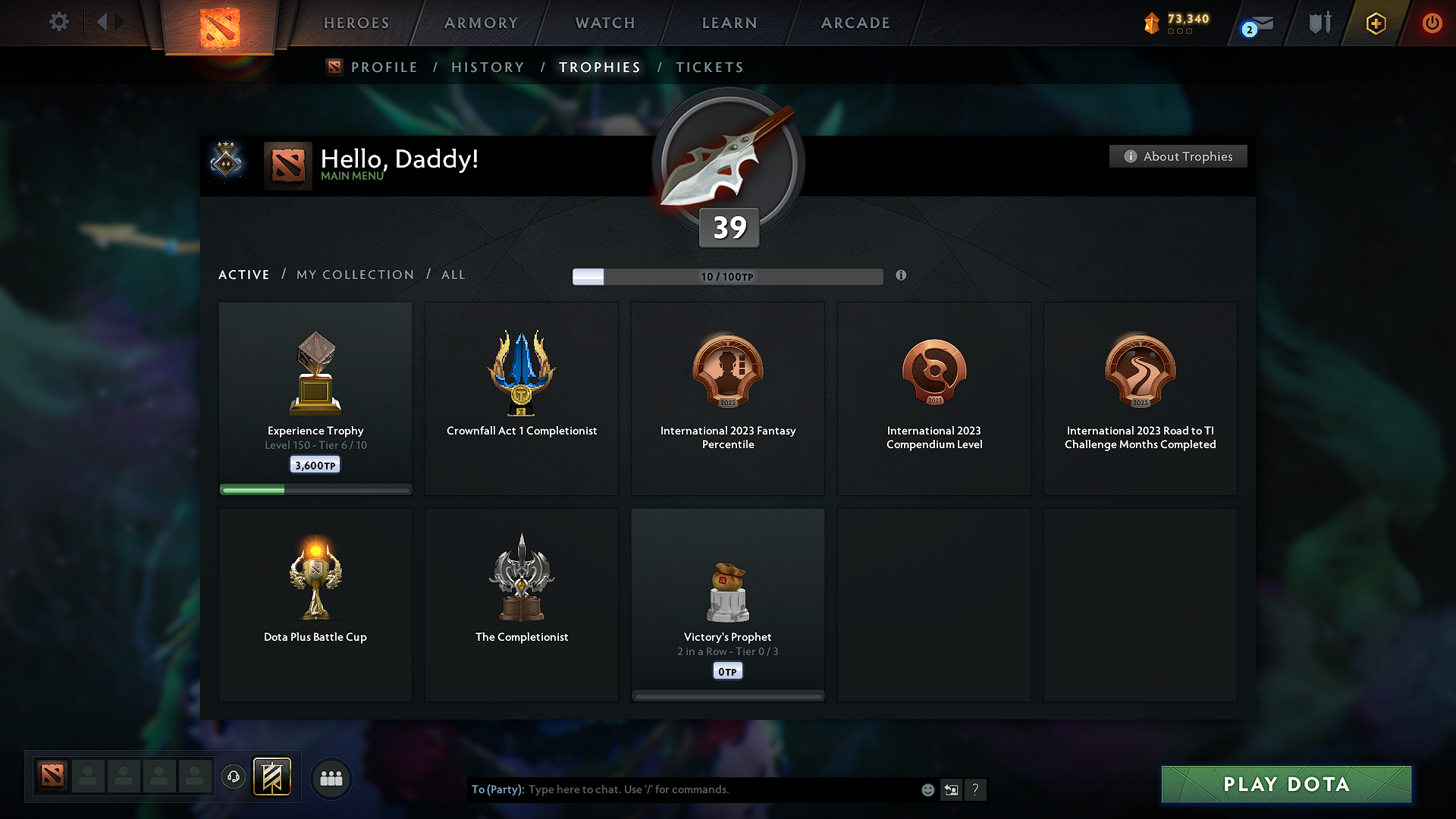Open the battle pass banner icon
1456x819 pixels.
(271, 777)
